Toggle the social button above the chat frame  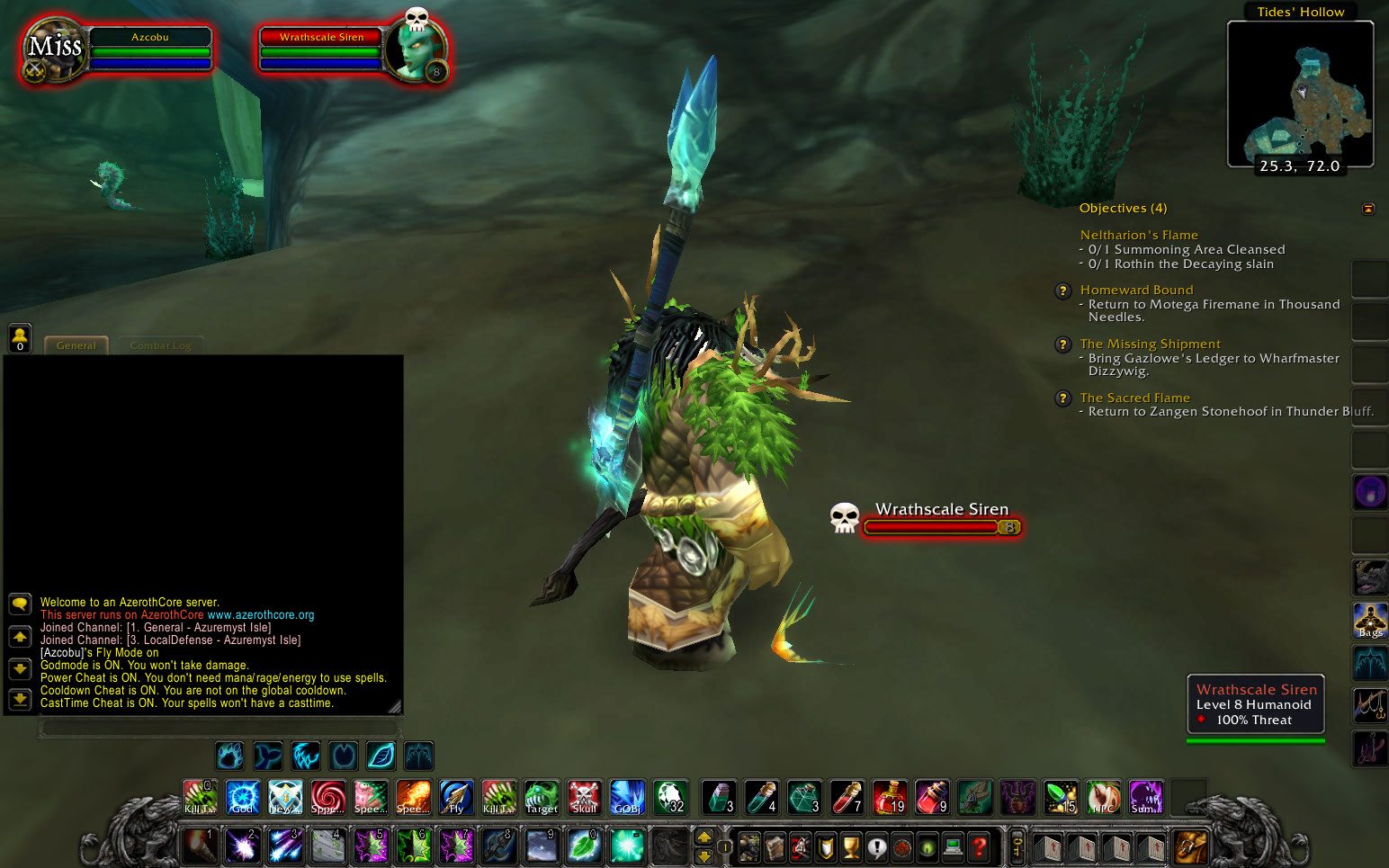point(19,337)
